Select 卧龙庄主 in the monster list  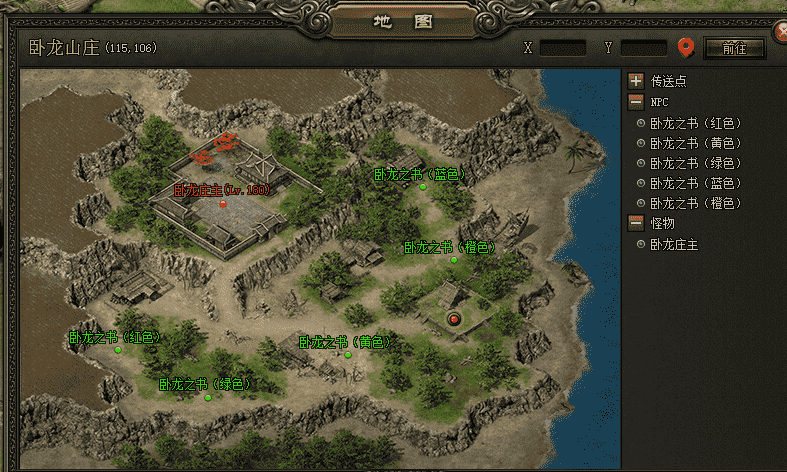point(673,244)
